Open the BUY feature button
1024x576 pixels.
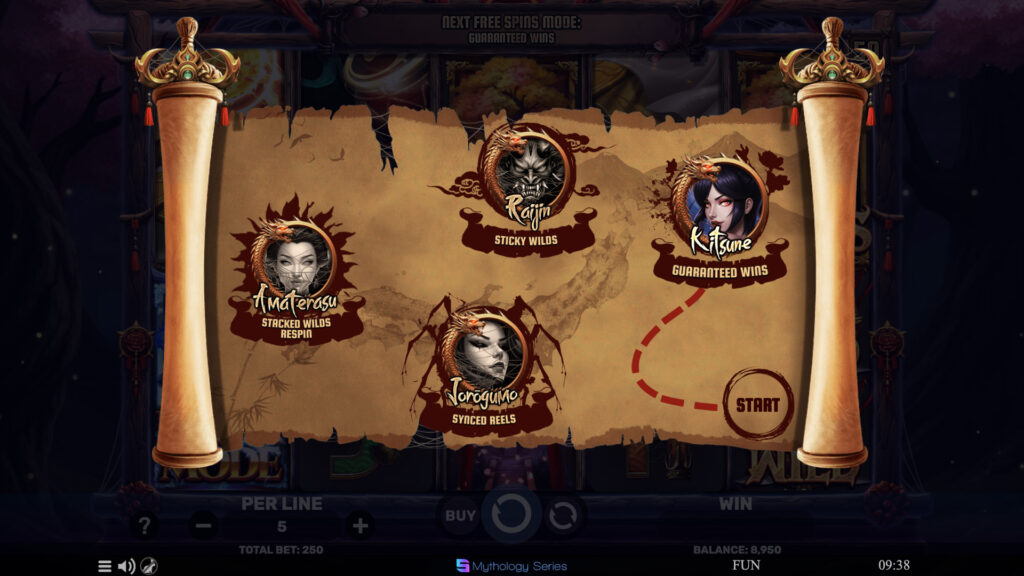pyautogui.click(x=460, y=516)
